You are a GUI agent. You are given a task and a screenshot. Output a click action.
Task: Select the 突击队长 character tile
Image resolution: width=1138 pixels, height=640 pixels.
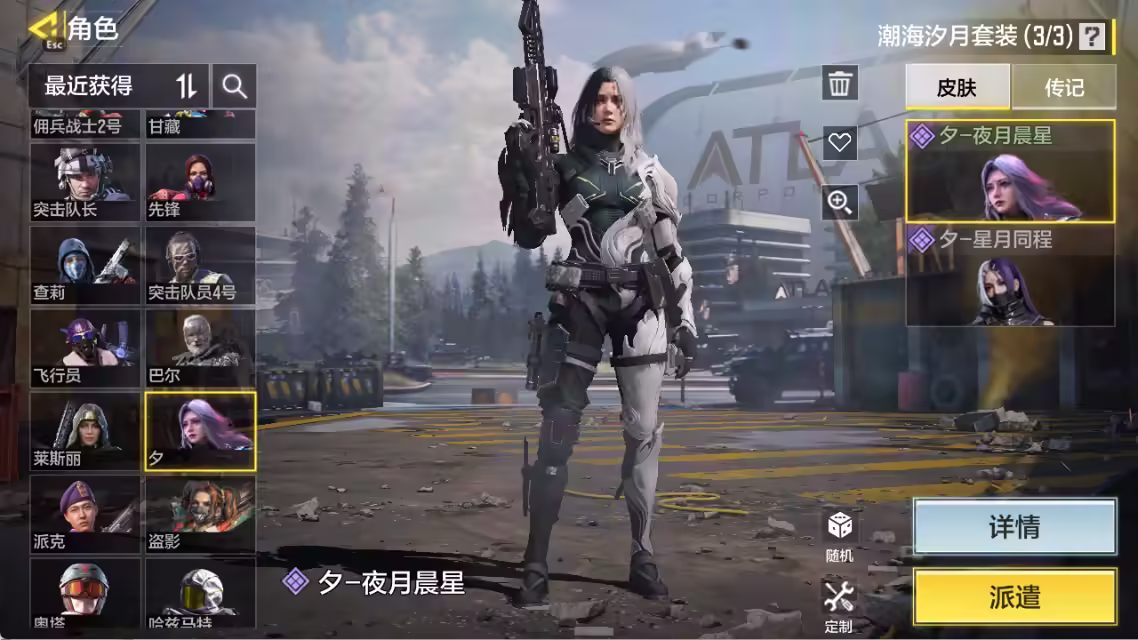85,181
